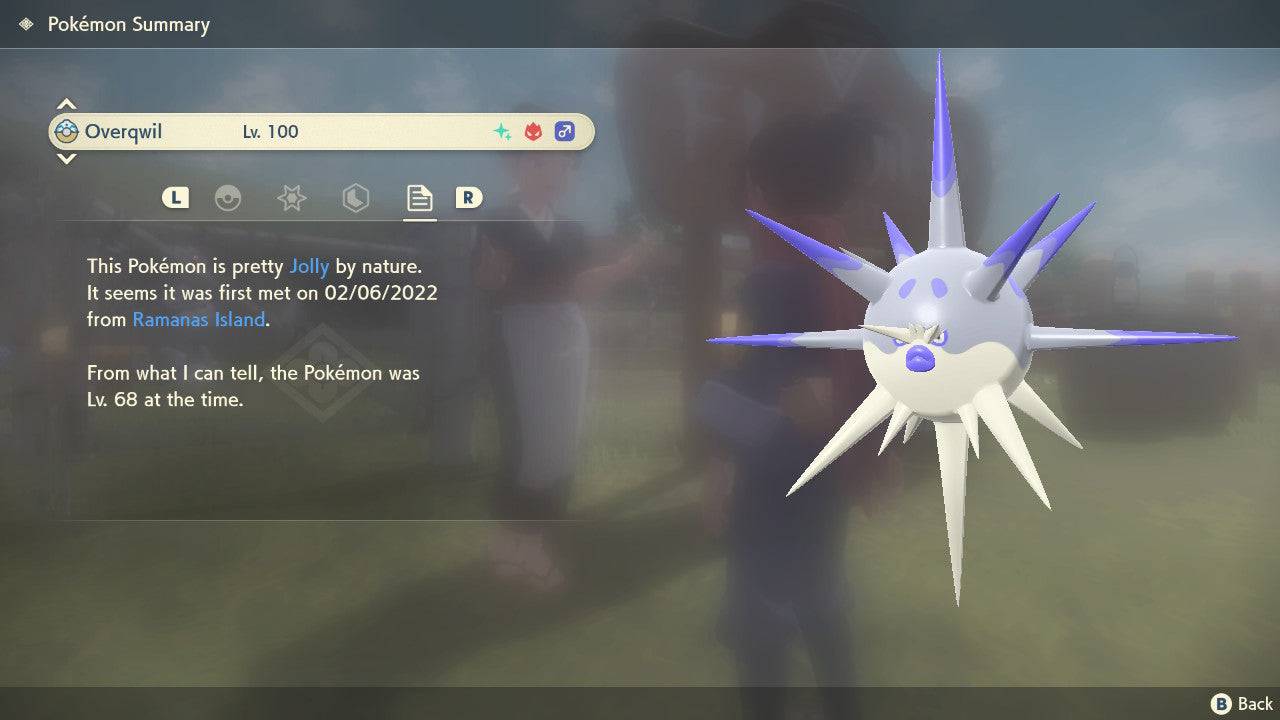Click the red alpha Pokémon mark
The height and width of the screenshot is (720, 1280).
[x=531, y=131]
